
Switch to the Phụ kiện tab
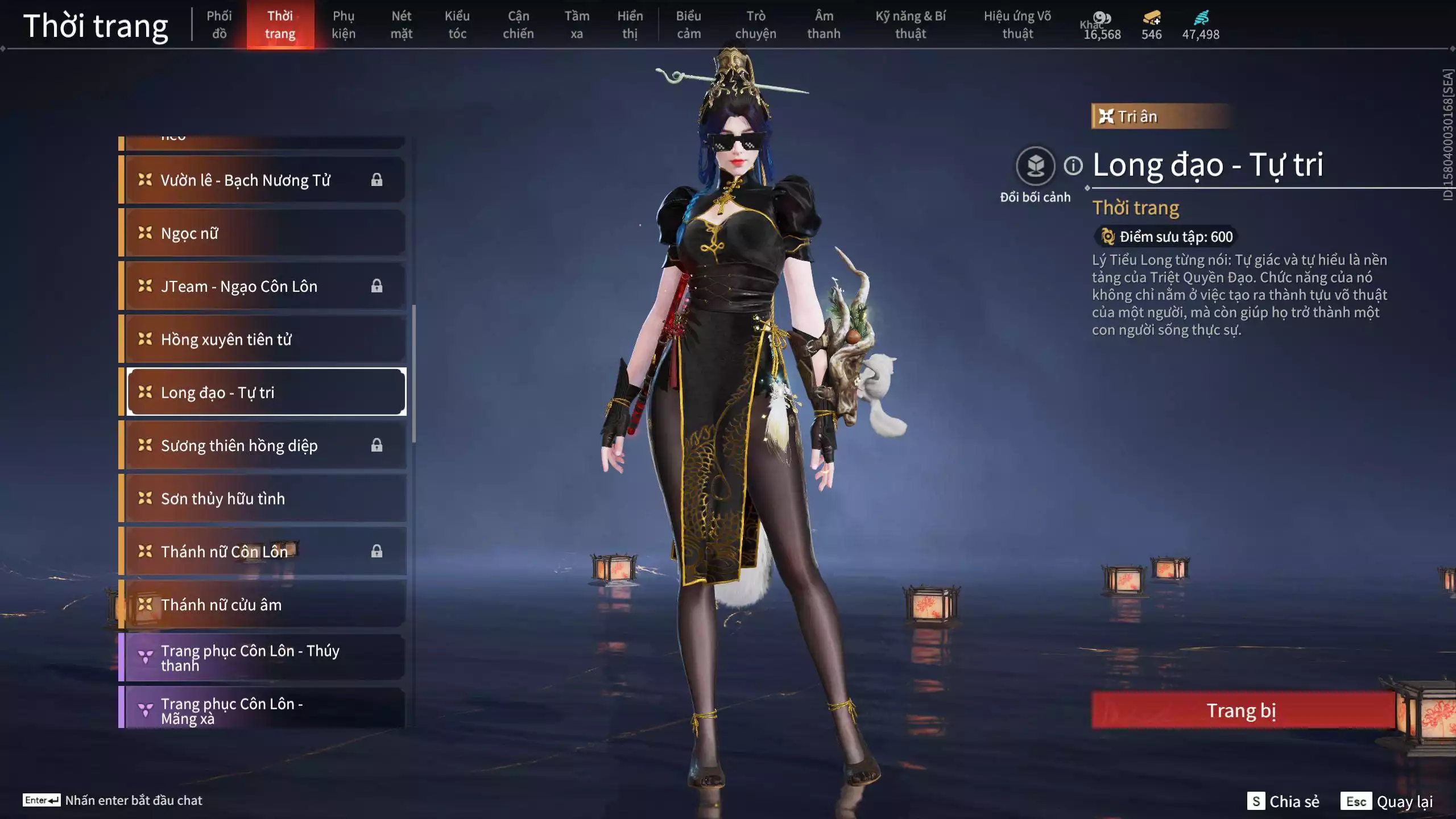pyautogui.click(x=345, y=25)
